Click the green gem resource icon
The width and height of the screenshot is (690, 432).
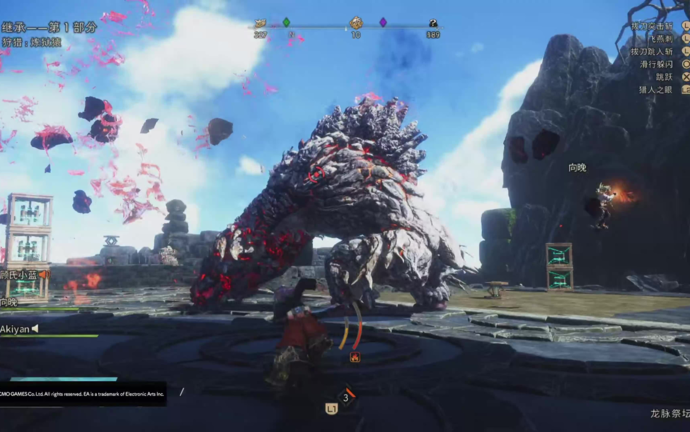[286, 22]
